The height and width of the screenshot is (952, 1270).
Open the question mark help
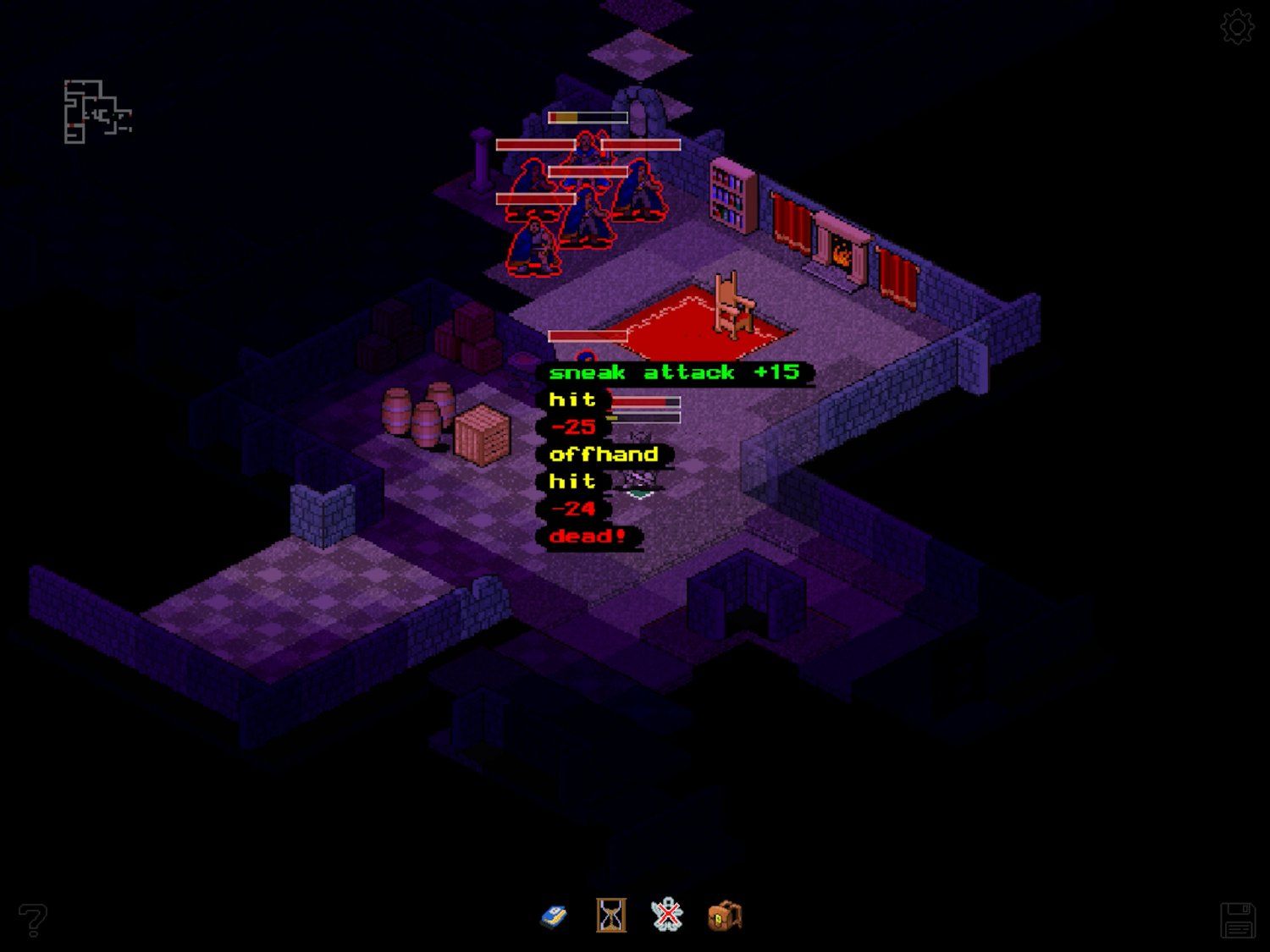pos(33,919)
